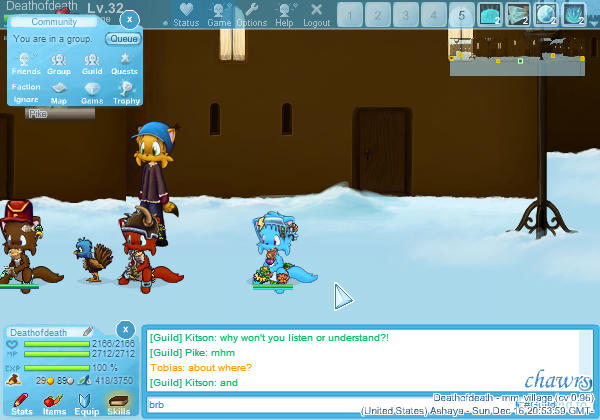Open the Skills book tab
Screen dimensions: 600x420
[x=118, y=404]
